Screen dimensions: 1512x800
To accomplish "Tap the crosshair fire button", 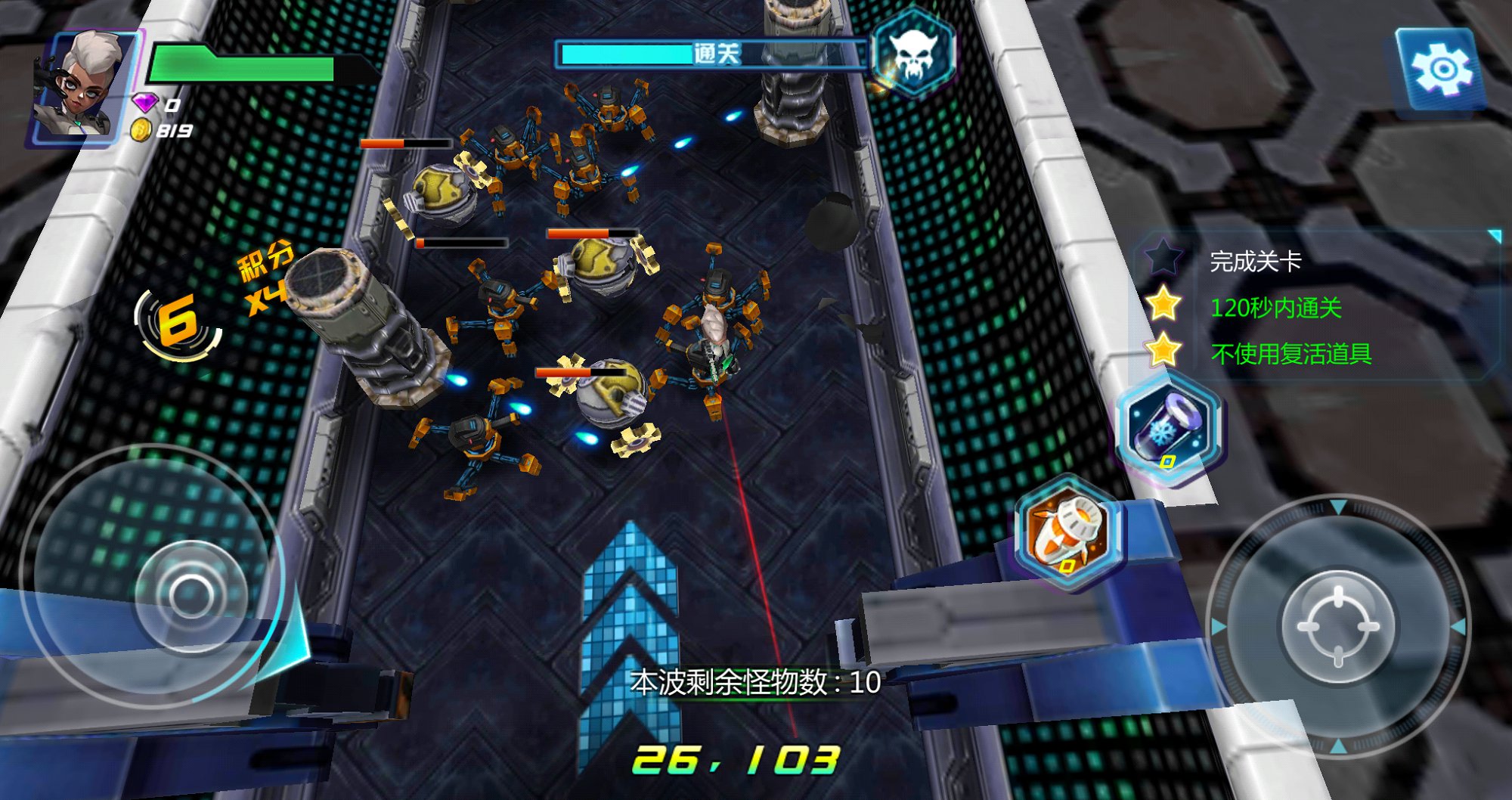I will point(1338,626).
